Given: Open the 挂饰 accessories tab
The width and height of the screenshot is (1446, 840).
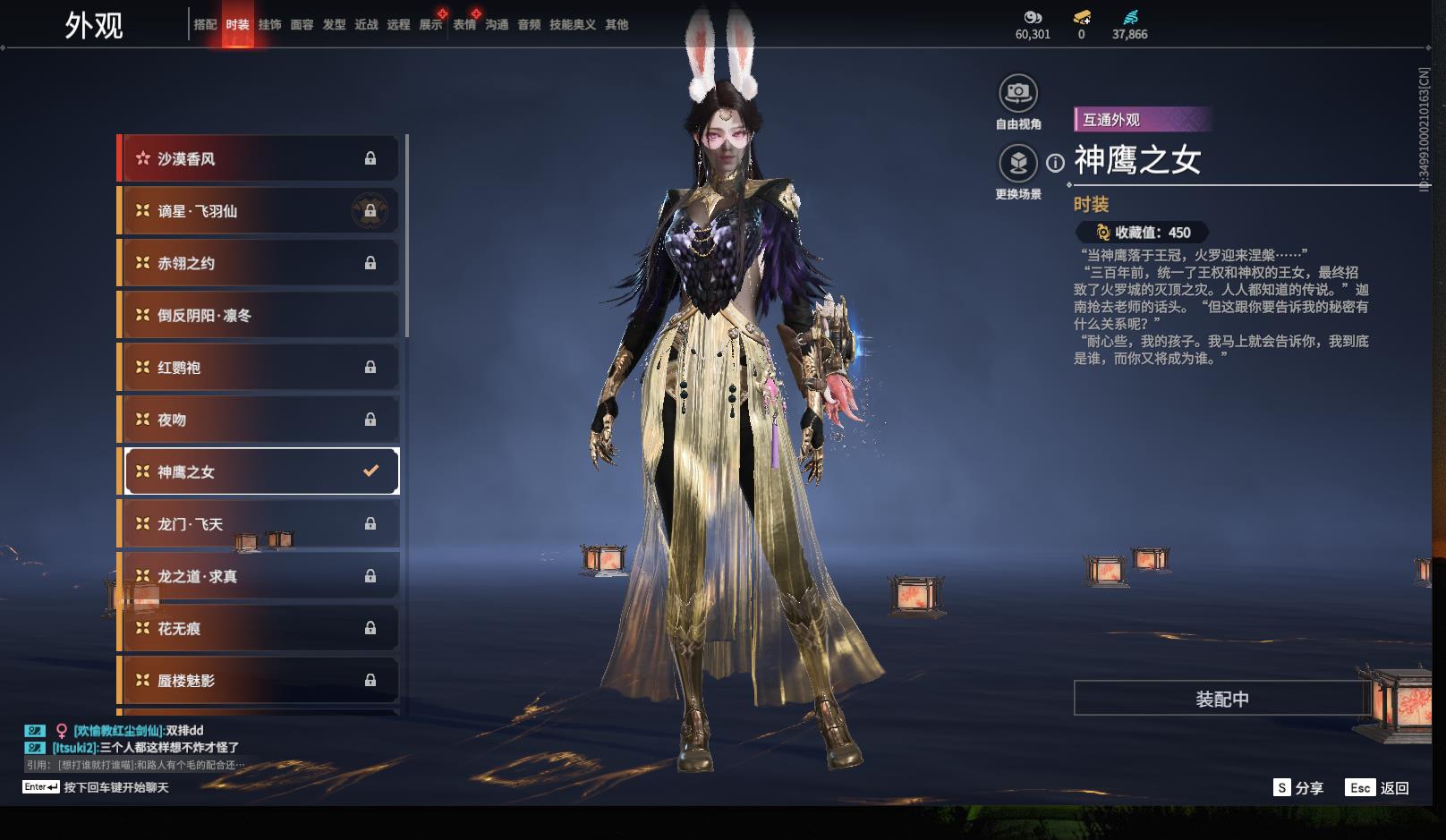Looking at the screenshot, I should click(269, 25).
